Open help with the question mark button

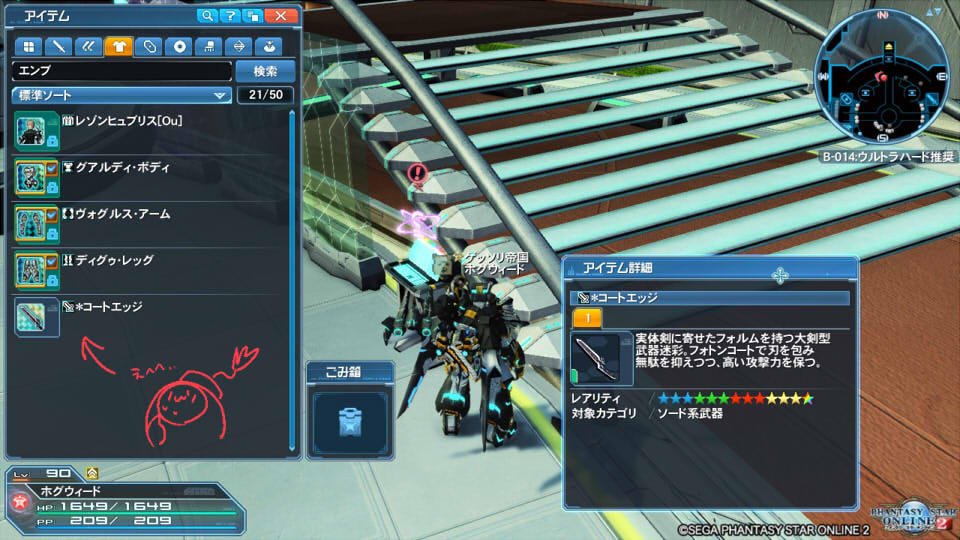(231, 16)
